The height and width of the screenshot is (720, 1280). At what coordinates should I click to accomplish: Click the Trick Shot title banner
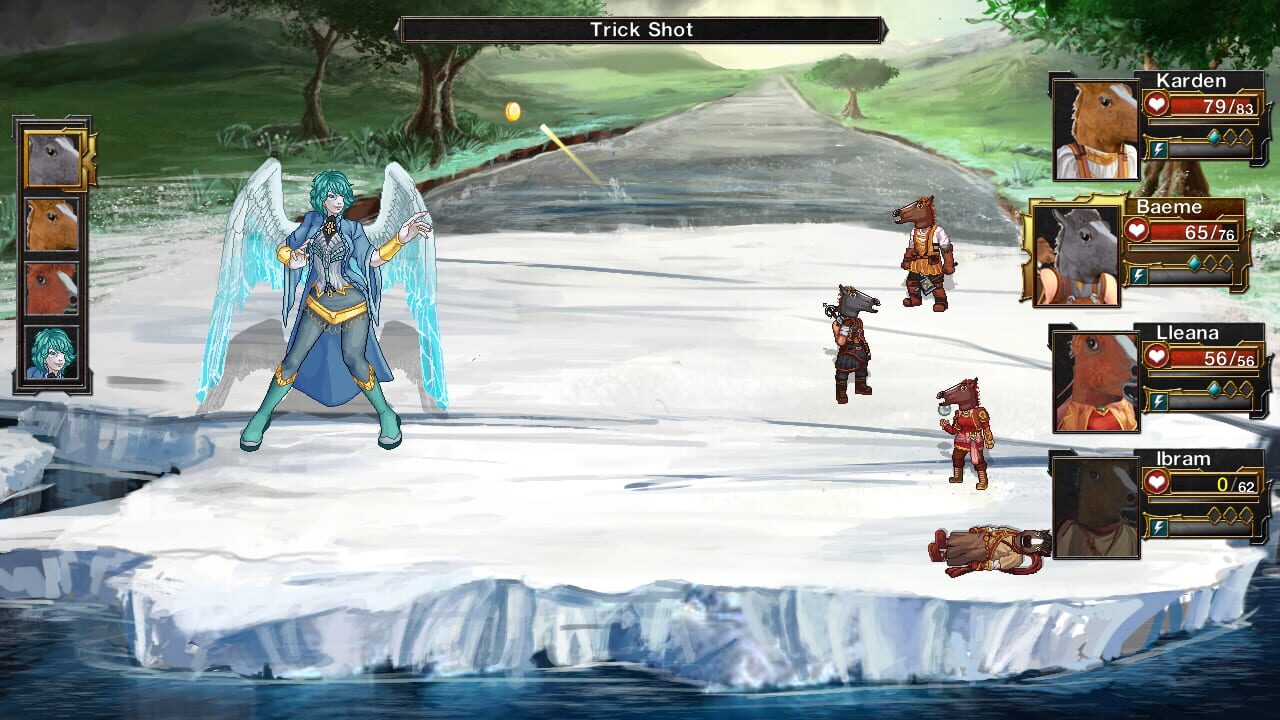pos(640,29)
